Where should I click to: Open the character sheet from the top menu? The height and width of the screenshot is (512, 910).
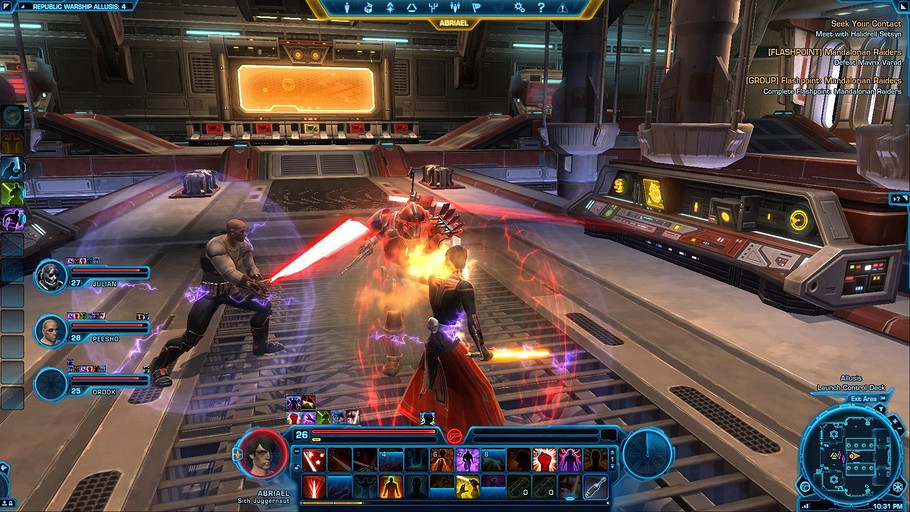coord(347,8)
